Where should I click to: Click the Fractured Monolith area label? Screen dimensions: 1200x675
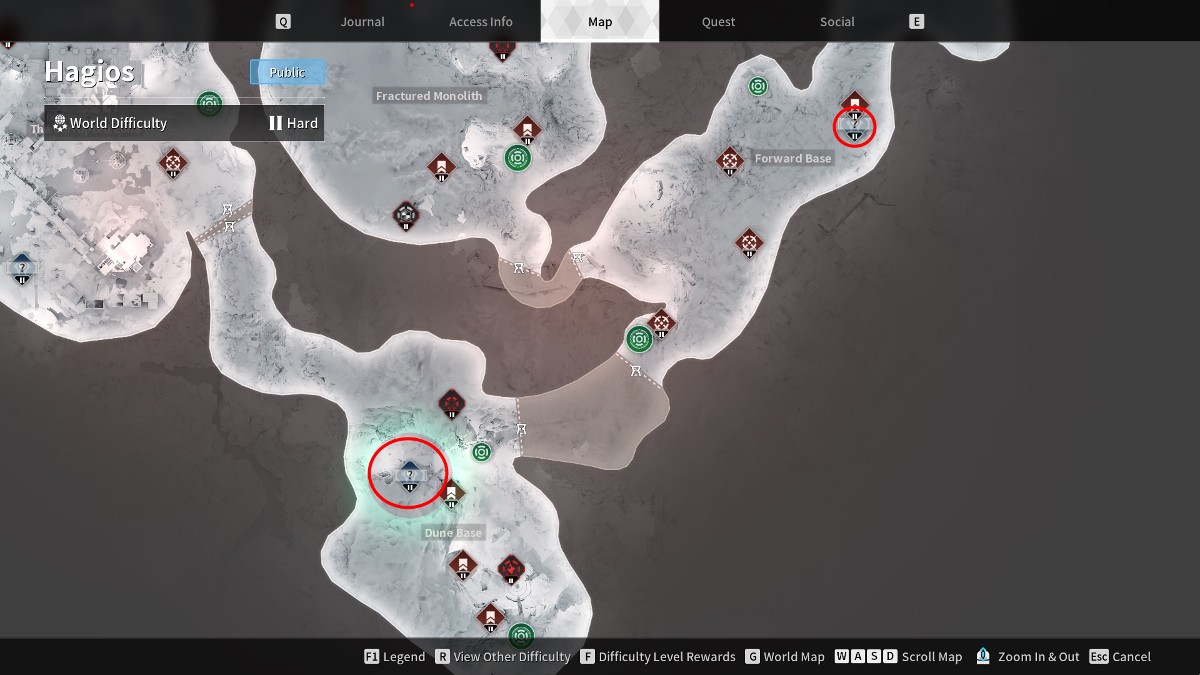pos(429,96)
